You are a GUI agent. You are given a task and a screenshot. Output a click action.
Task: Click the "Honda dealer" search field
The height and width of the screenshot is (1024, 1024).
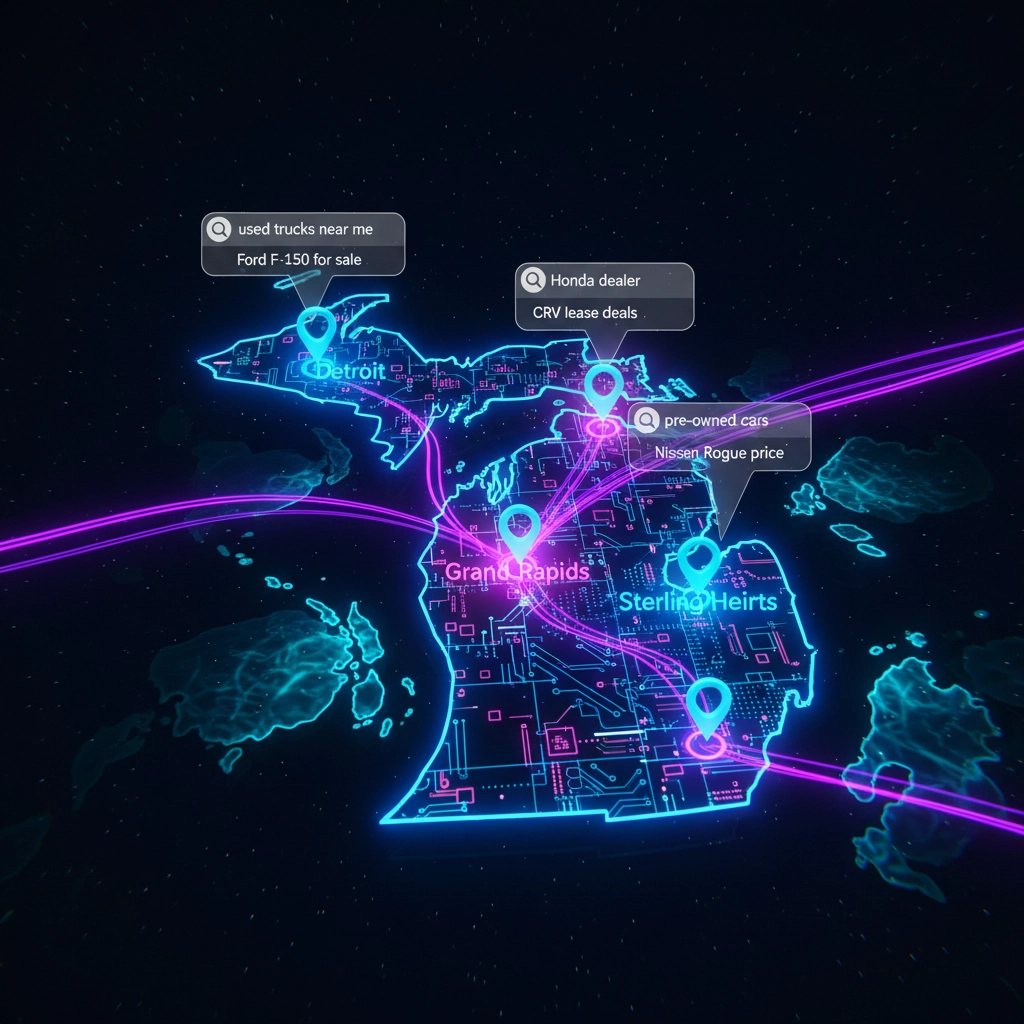(x=604, y=280)
